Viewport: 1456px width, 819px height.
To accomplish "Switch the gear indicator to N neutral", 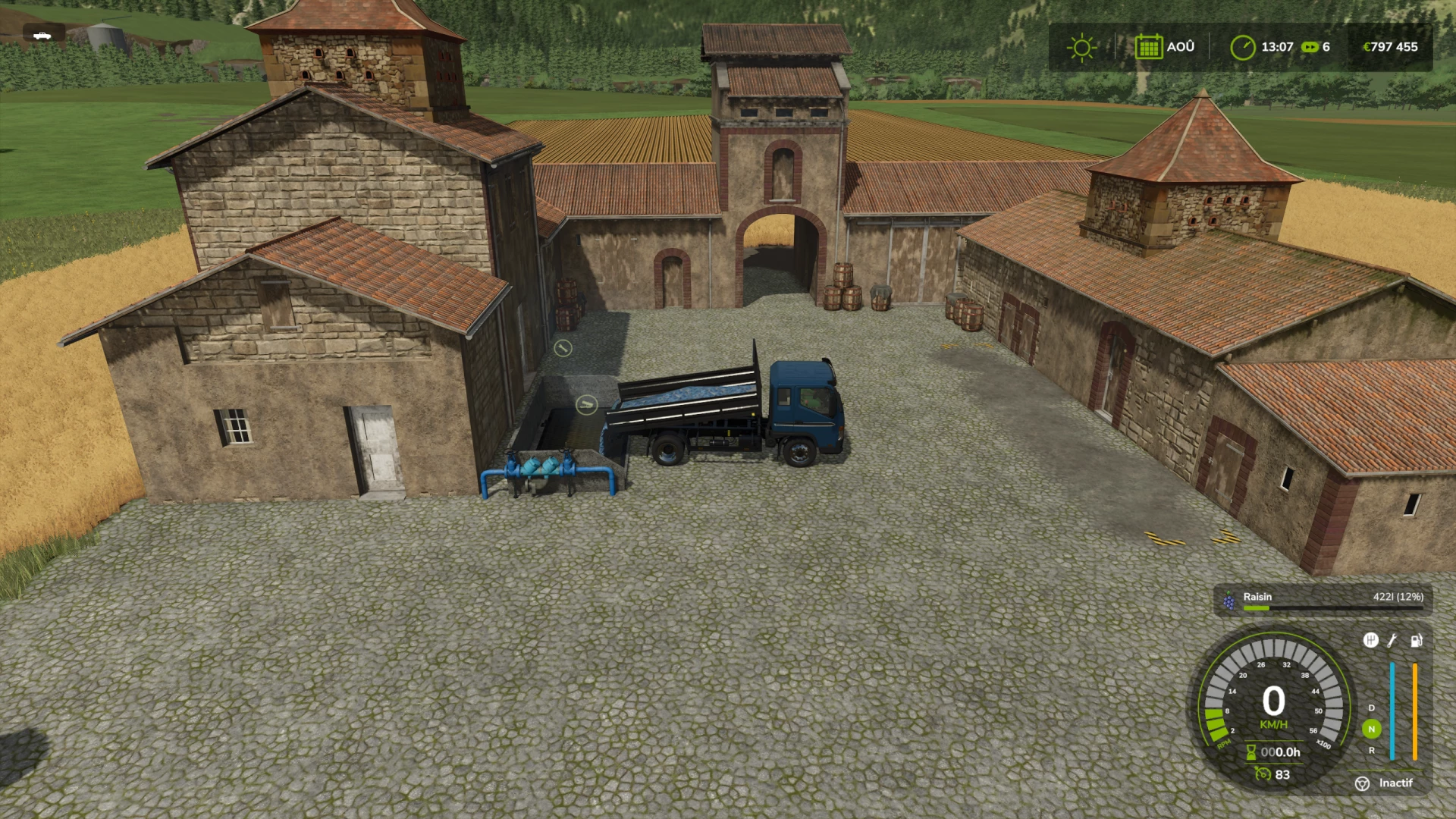I will (1372, 729).
